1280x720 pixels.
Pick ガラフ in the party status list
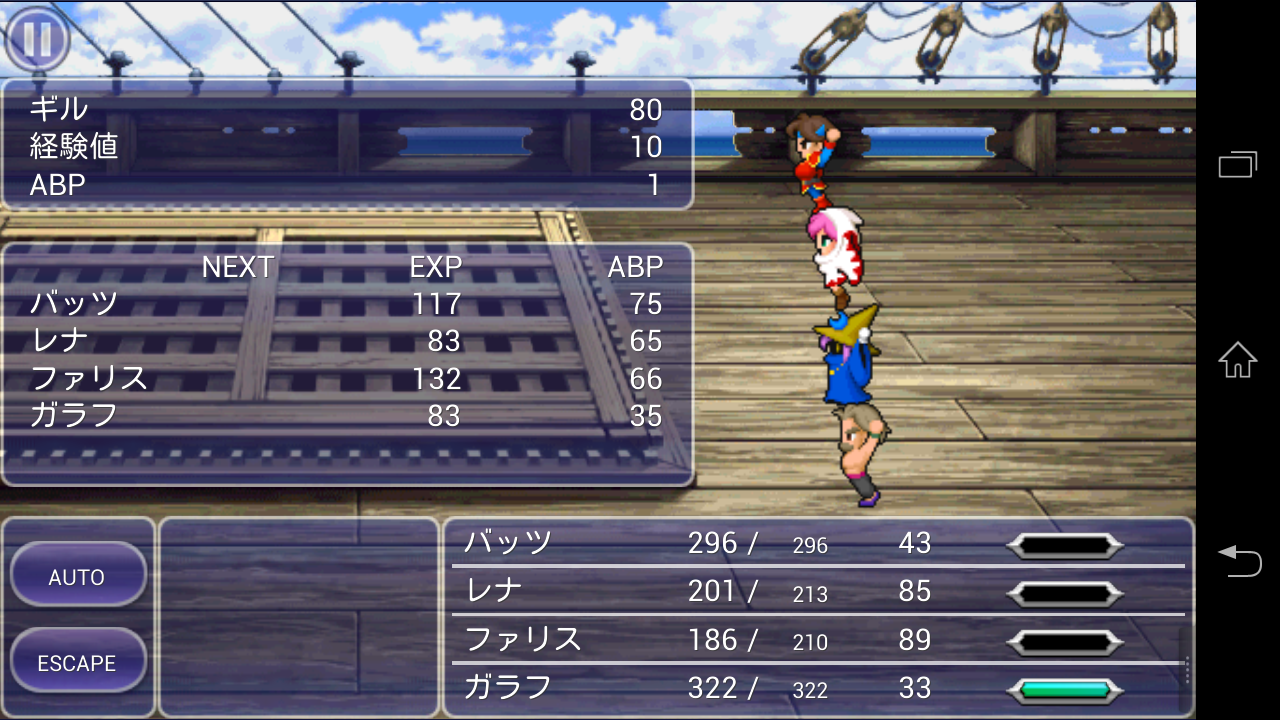click(508, 687)
